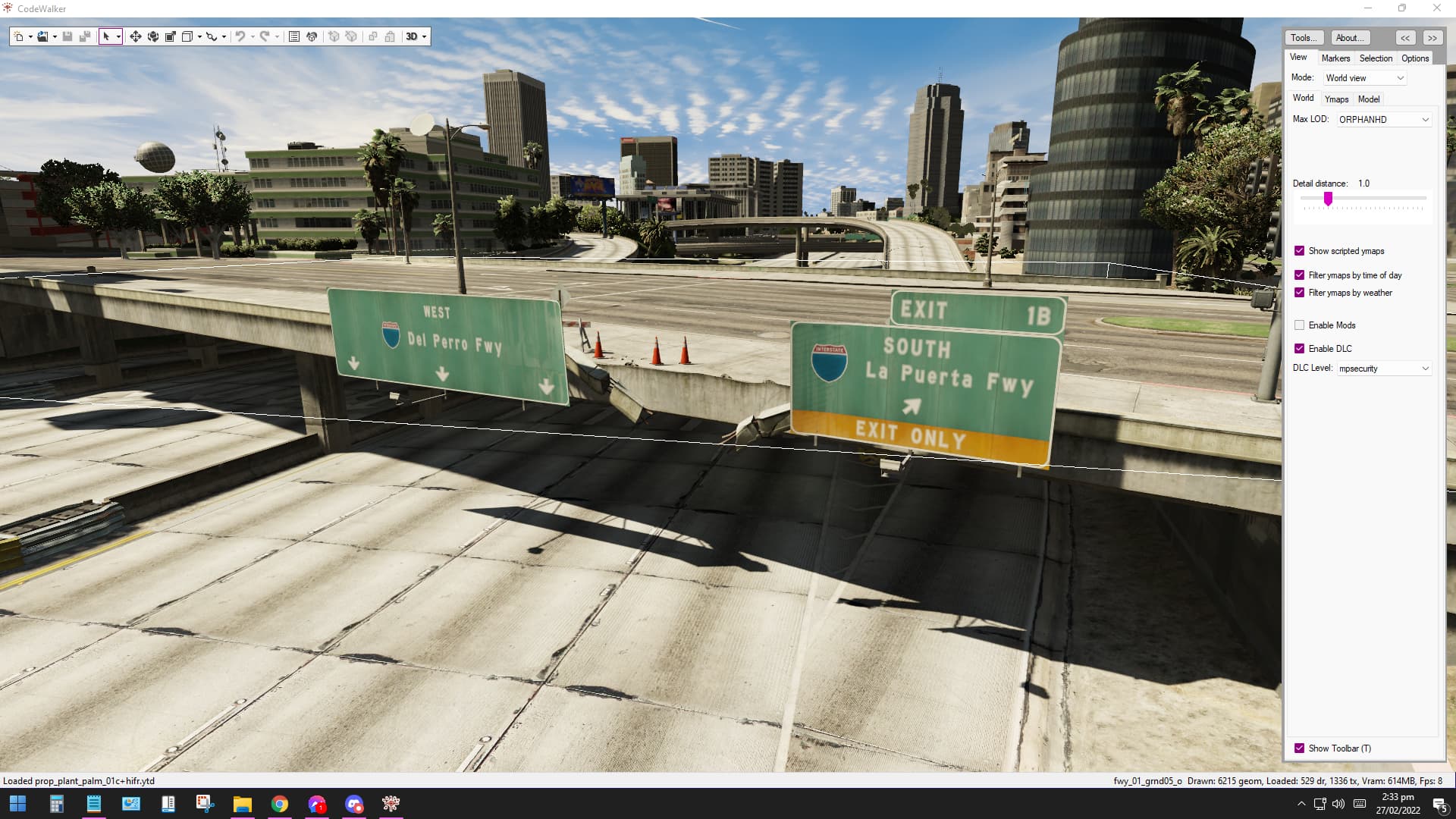Switch to the Markers tab

tap(1335, 58)
